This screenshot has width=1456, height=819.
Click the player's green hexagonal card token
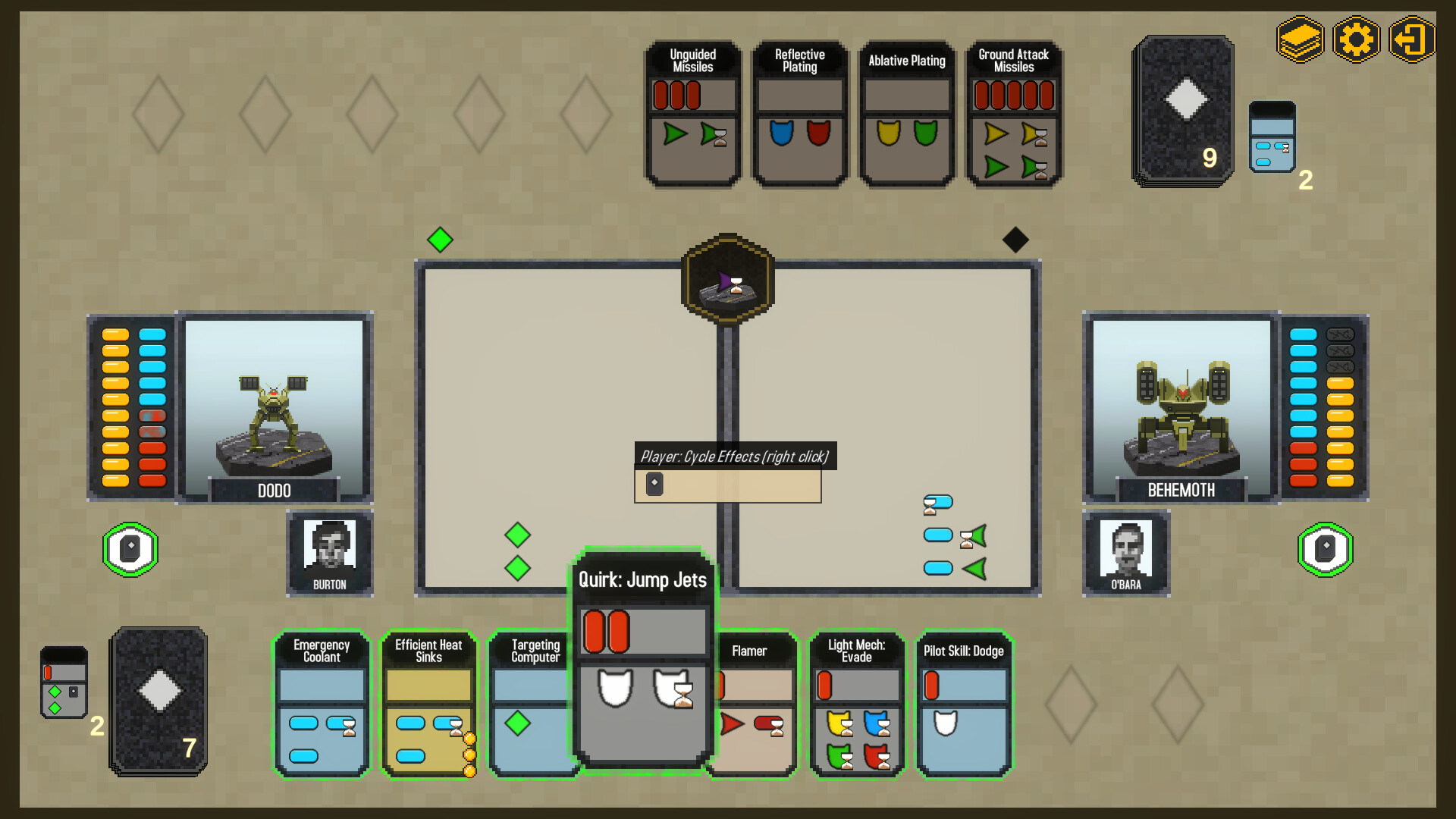[130, 550]
